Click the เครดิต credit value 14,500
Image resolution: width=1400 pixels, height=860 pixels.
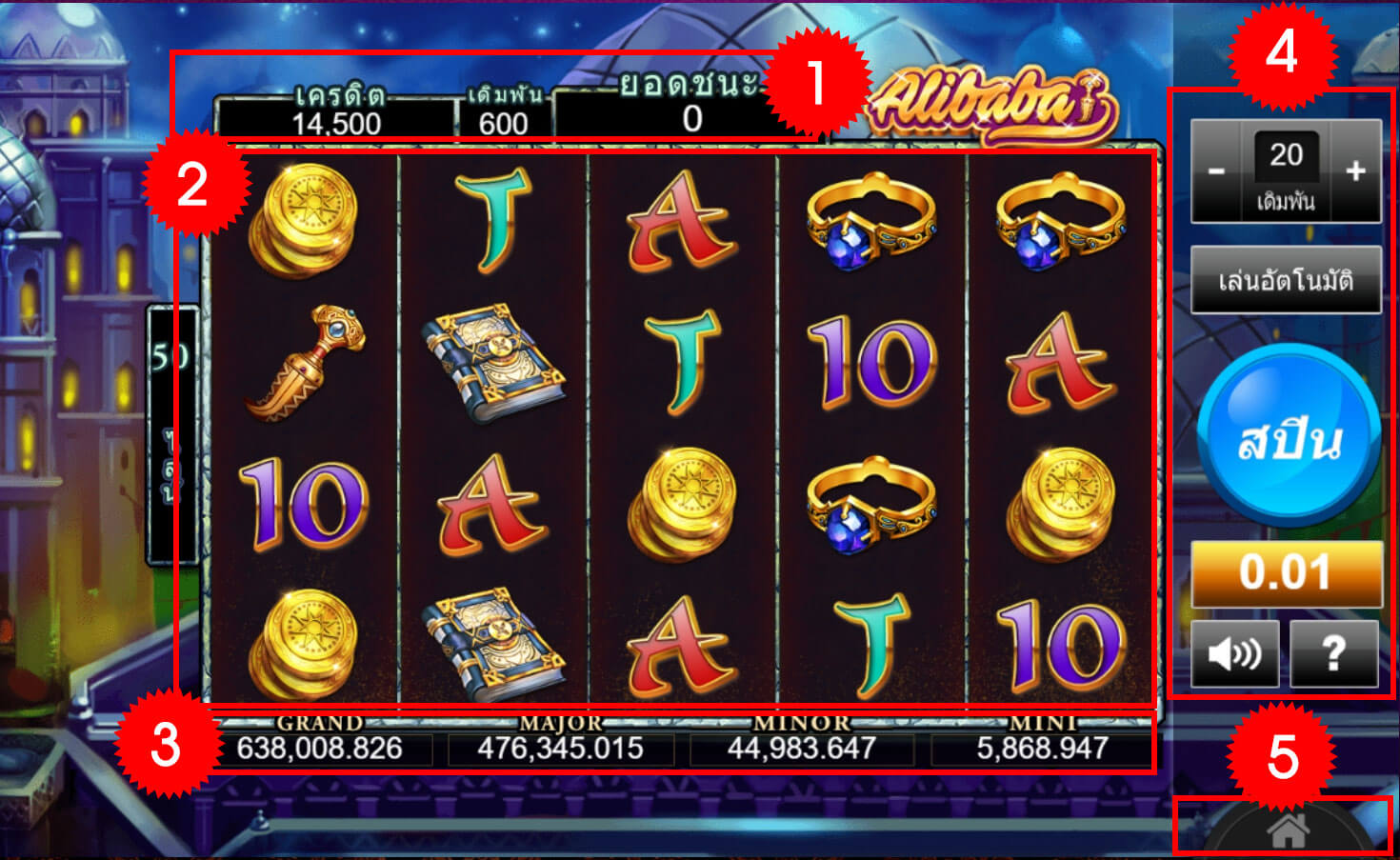[x=338, y=122]
